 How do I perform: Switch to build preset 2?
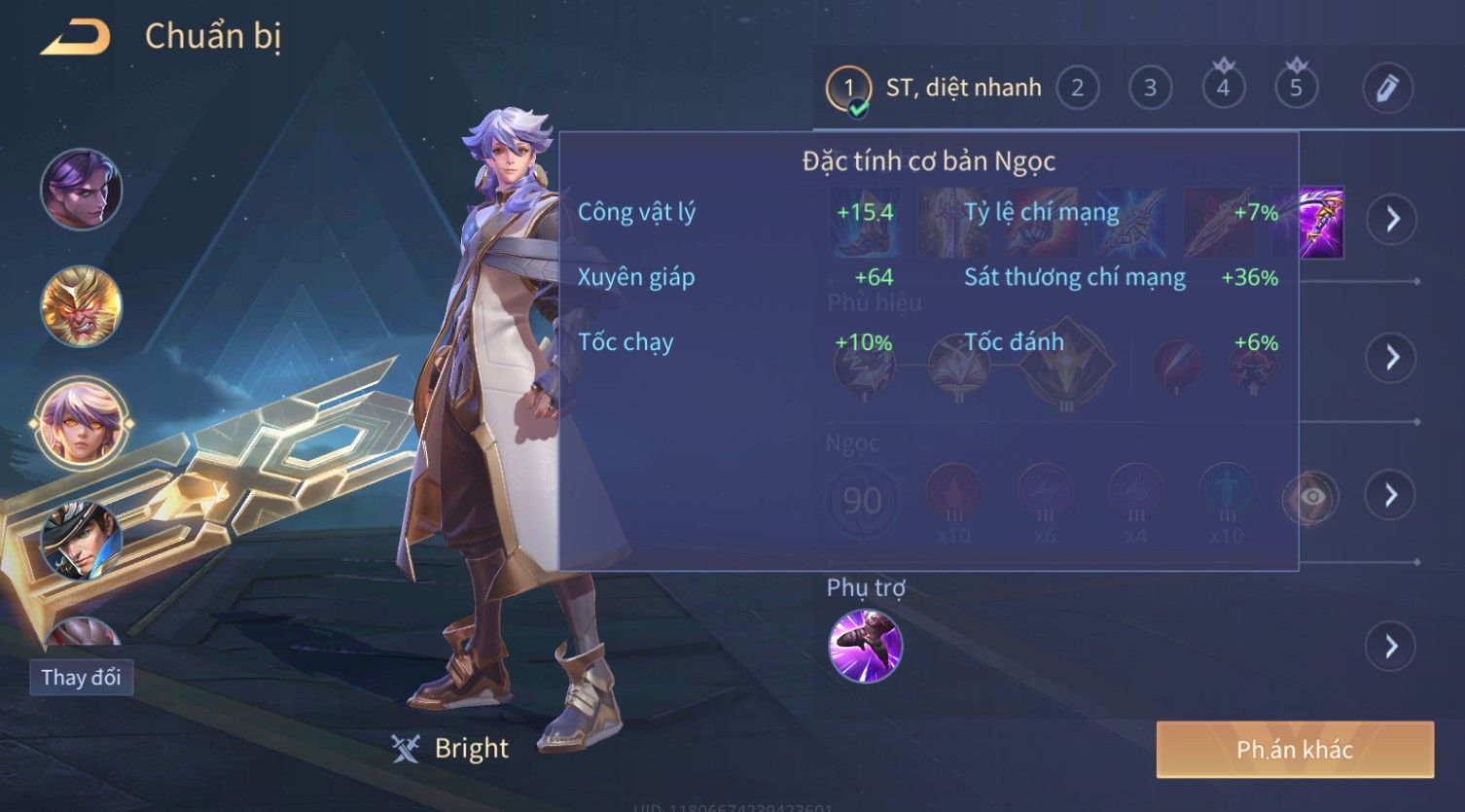pyautogui.click(x=1077, y=88)
